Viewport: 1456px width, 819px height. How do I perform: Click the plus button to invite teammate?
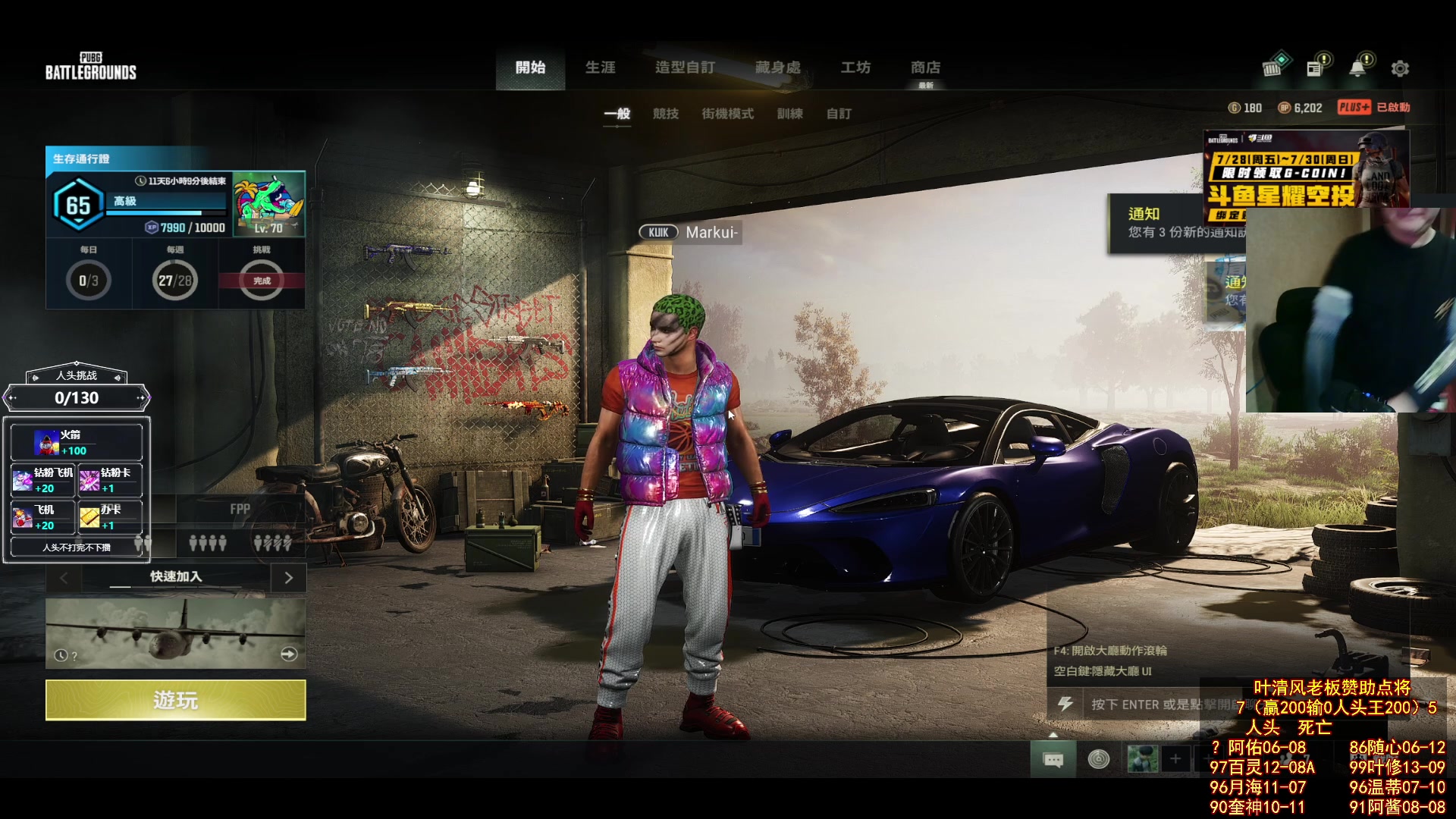(1175, 759)
